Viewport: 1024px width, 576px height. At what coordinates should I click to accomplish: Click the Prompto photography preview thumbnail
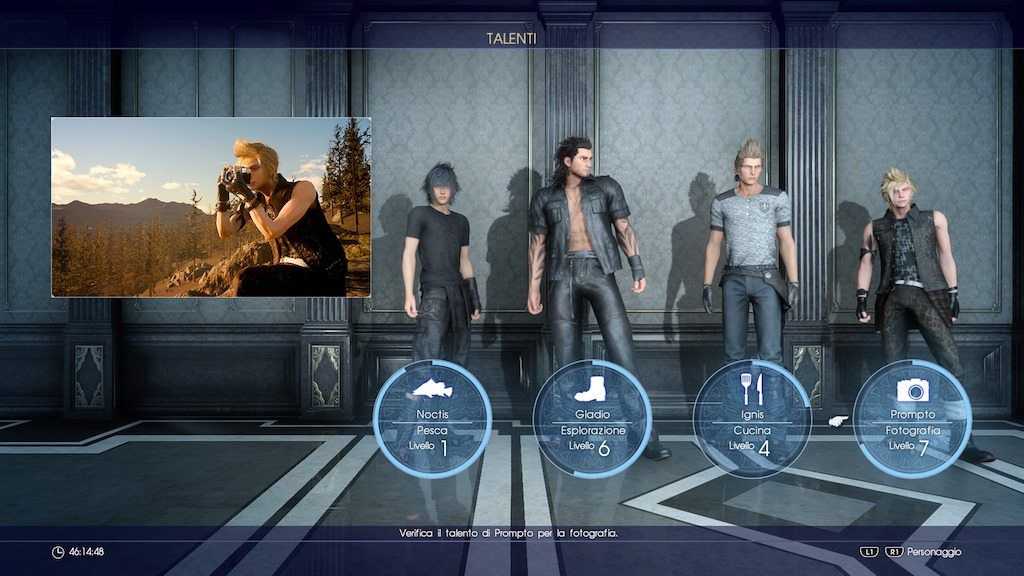(211, 207)
